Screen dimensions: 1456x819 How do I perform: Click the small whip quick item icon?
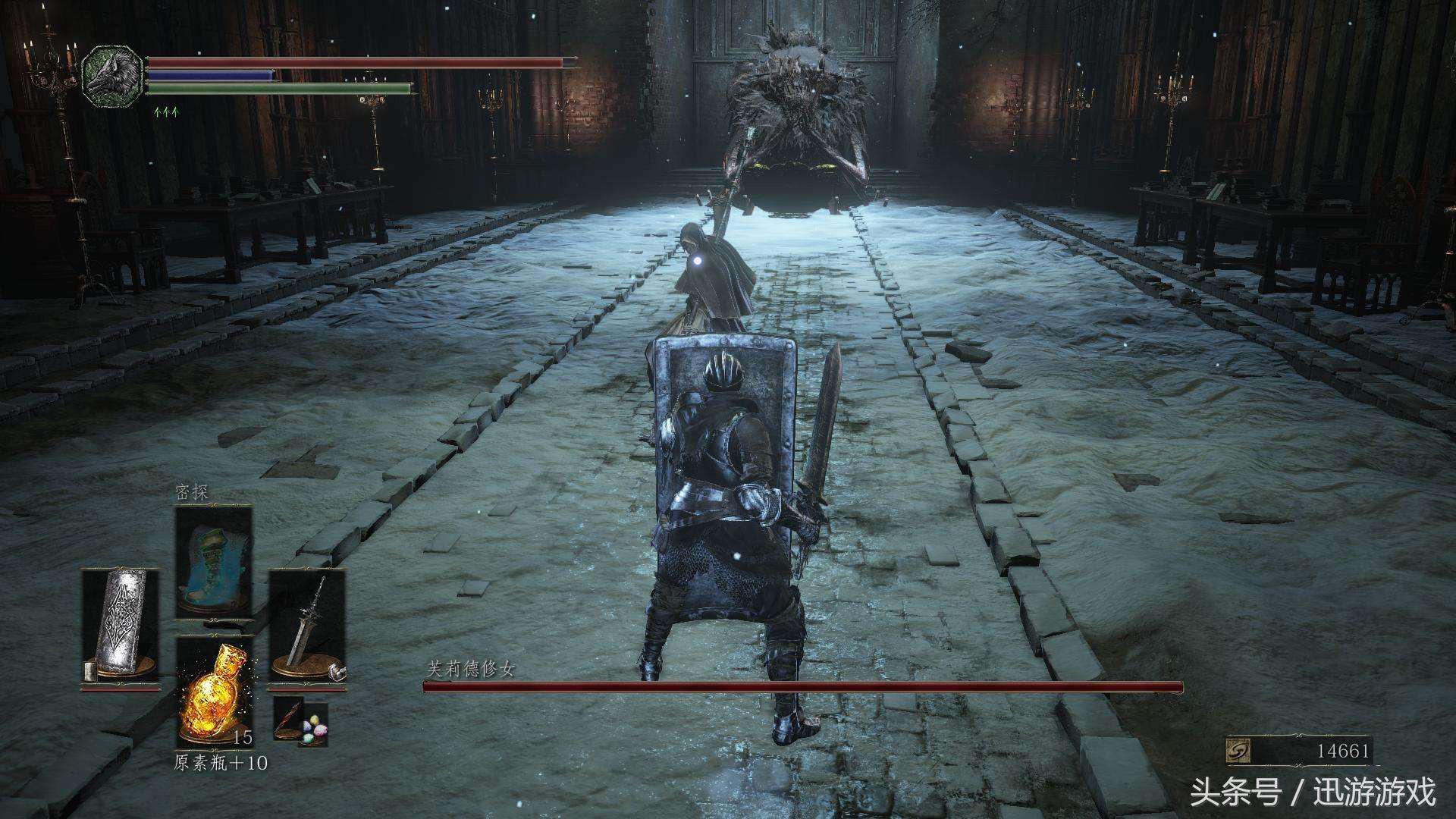click(288, 719)
